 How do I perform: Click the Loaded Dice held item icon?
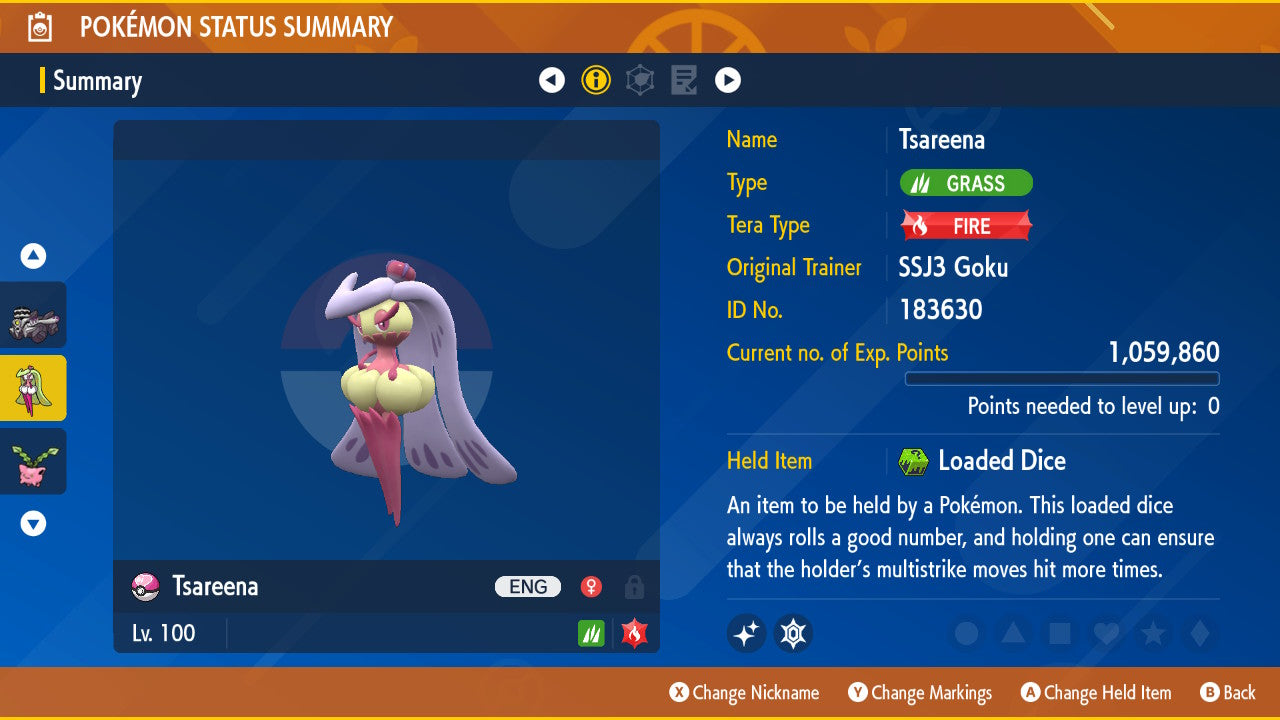pyautogui.click(x=913, y=461)
